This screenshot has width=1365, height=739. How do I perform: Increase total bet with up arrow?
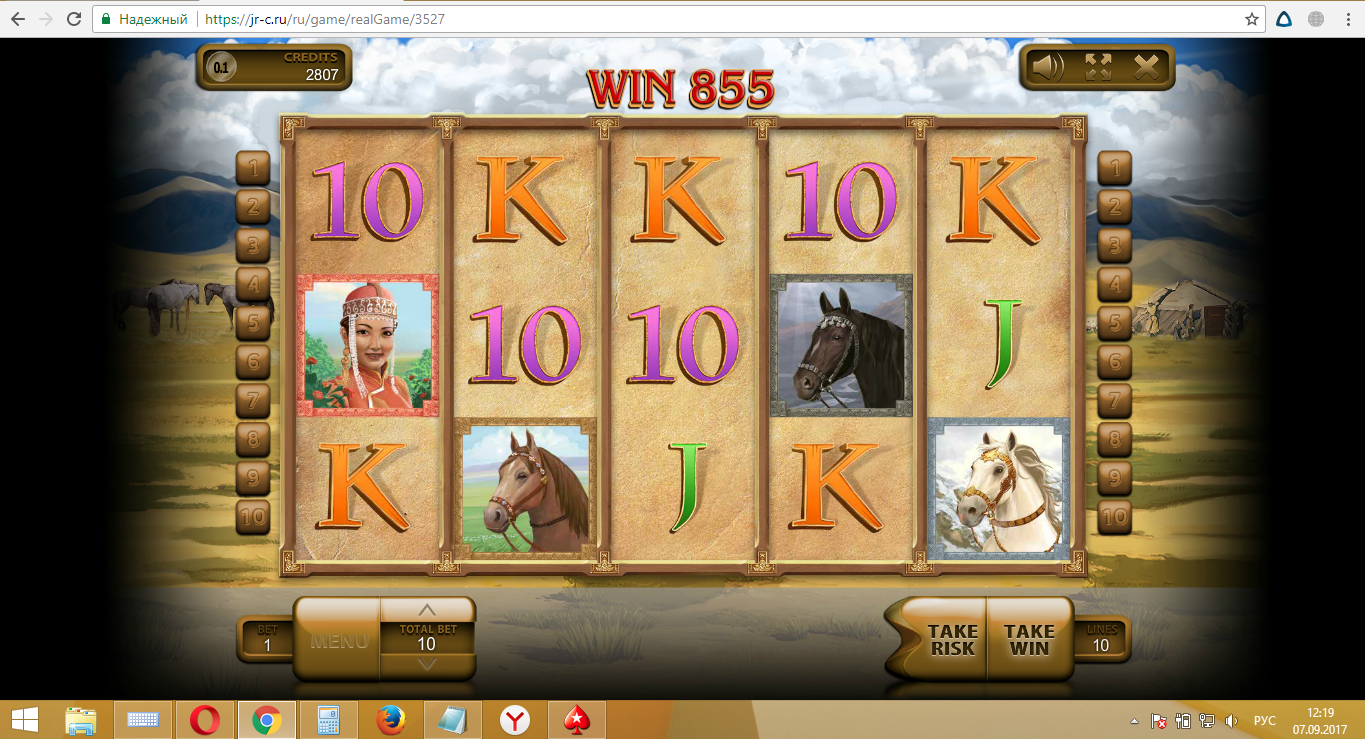[x=427, y=610]
